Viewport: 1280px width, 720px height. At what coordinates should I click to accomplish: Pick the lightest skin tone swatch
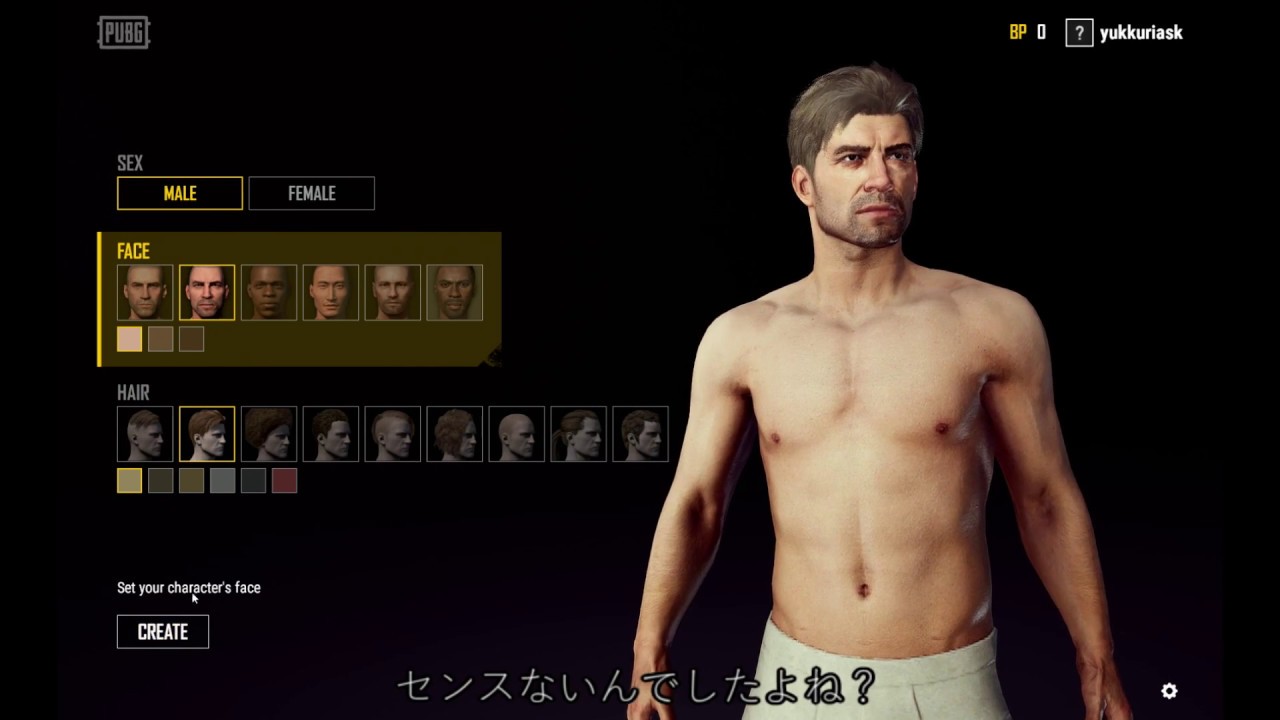[x=129, y=339]
